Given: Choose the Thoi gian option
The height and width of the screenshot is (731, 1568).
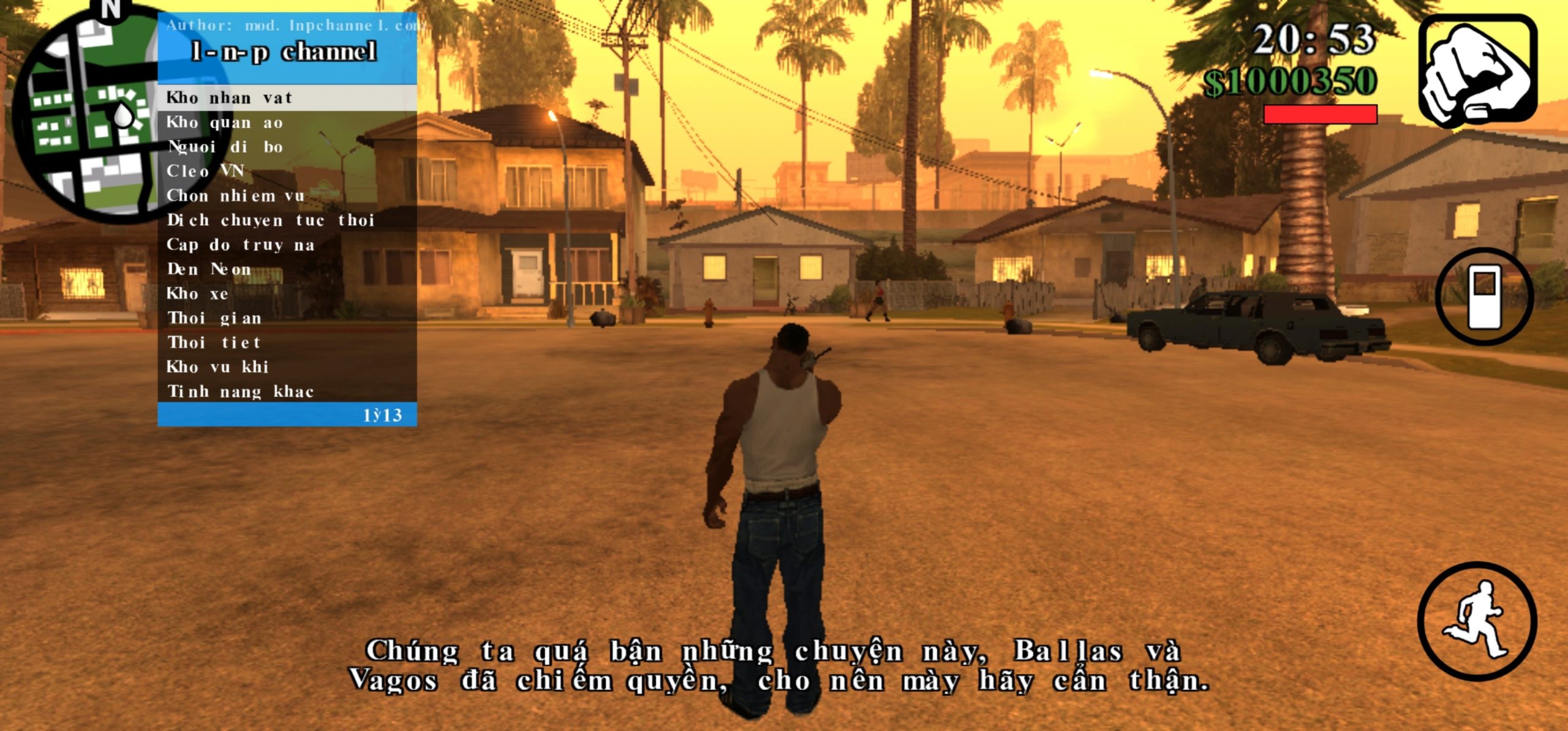Looking at the screenshot, I should 287,318.
